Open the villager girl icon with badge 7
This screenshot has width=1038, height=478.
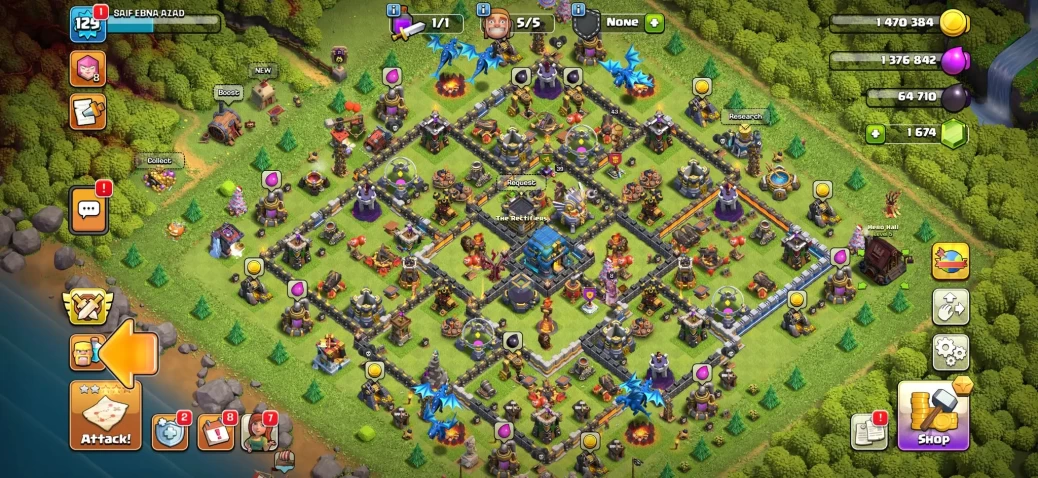coord(259,432)
